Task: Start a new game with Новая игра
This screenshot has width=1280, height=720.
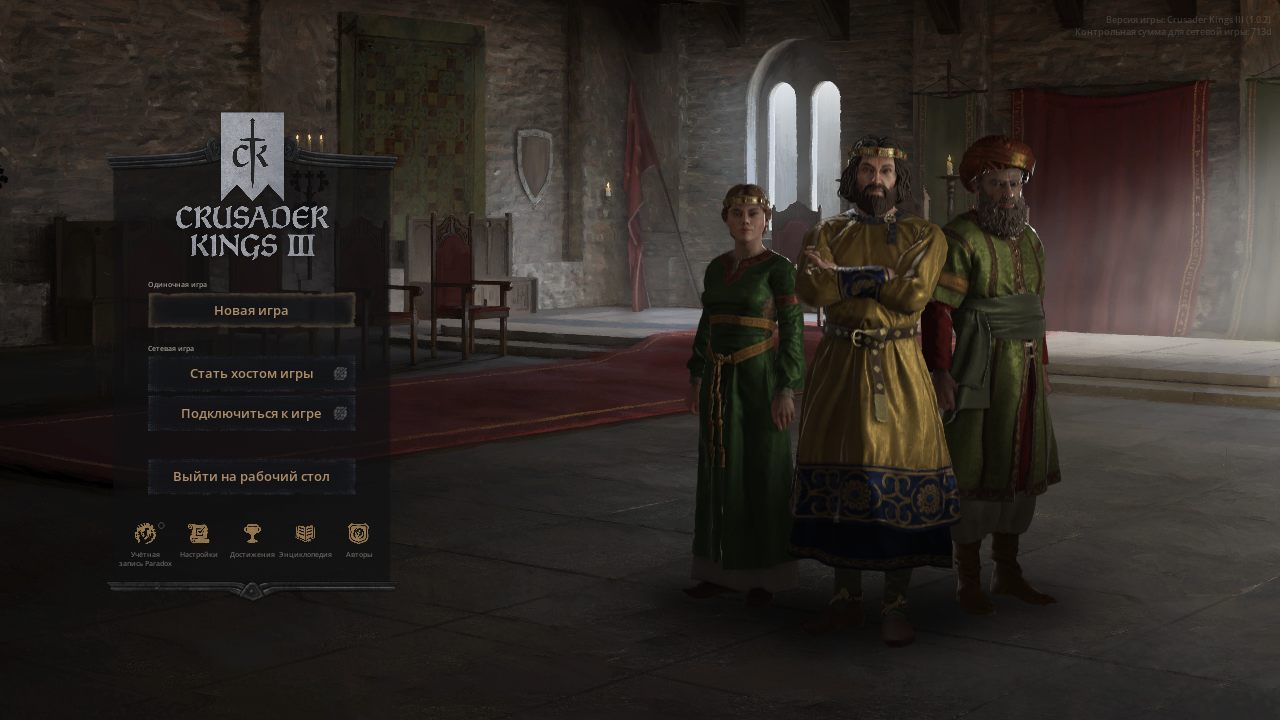Action: 251,310
